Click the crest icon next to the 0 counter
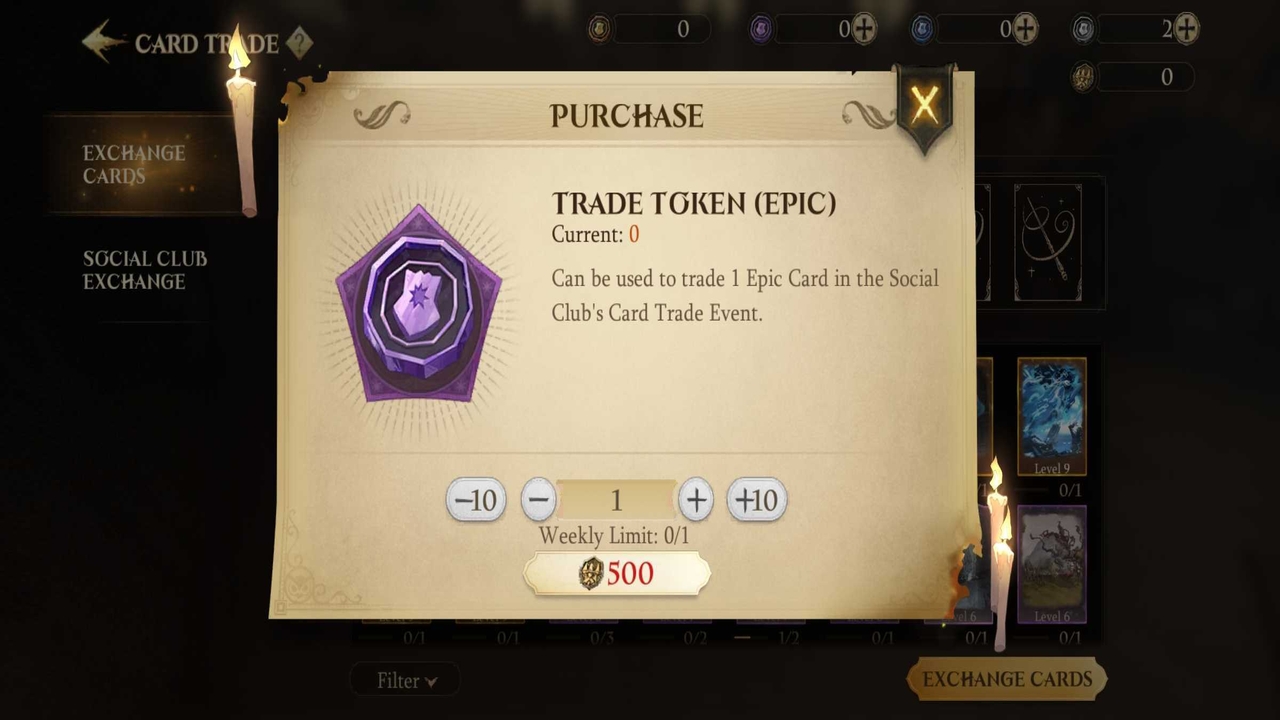 coord(1083,77)
